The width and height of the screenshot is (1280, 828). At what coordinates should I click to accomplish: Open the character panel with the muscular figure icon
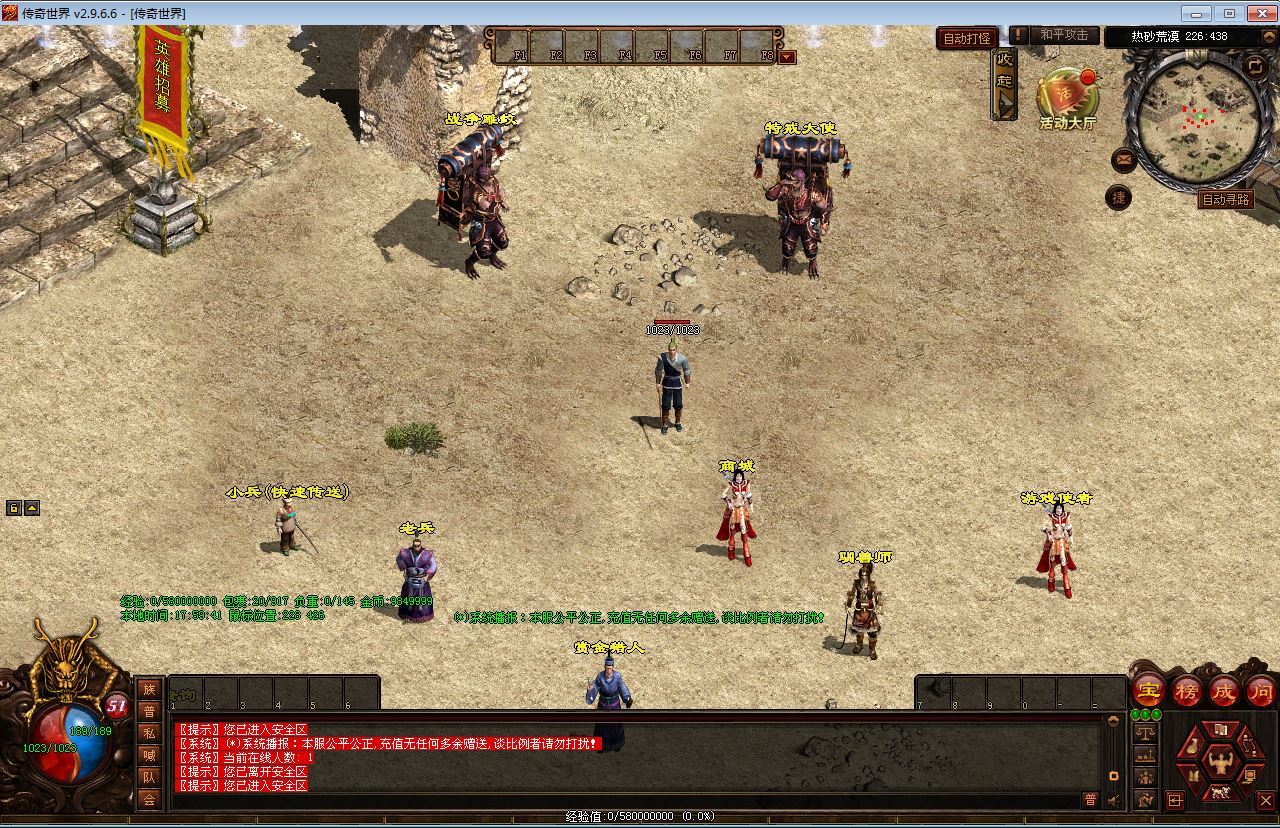(x=1220, y=761)
